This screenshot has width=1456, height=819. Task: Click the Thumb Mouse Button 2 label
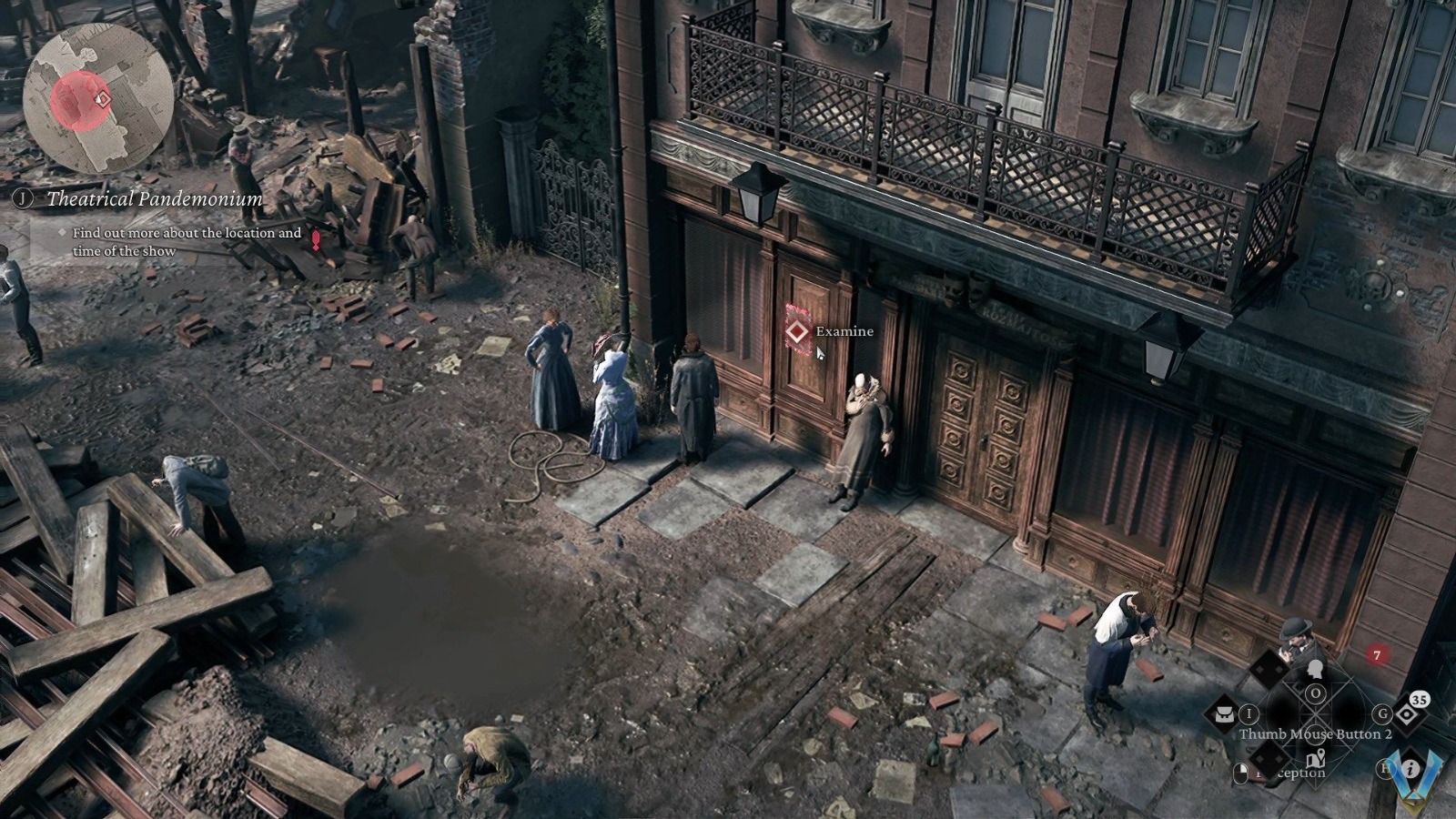tap(1315, 733)
